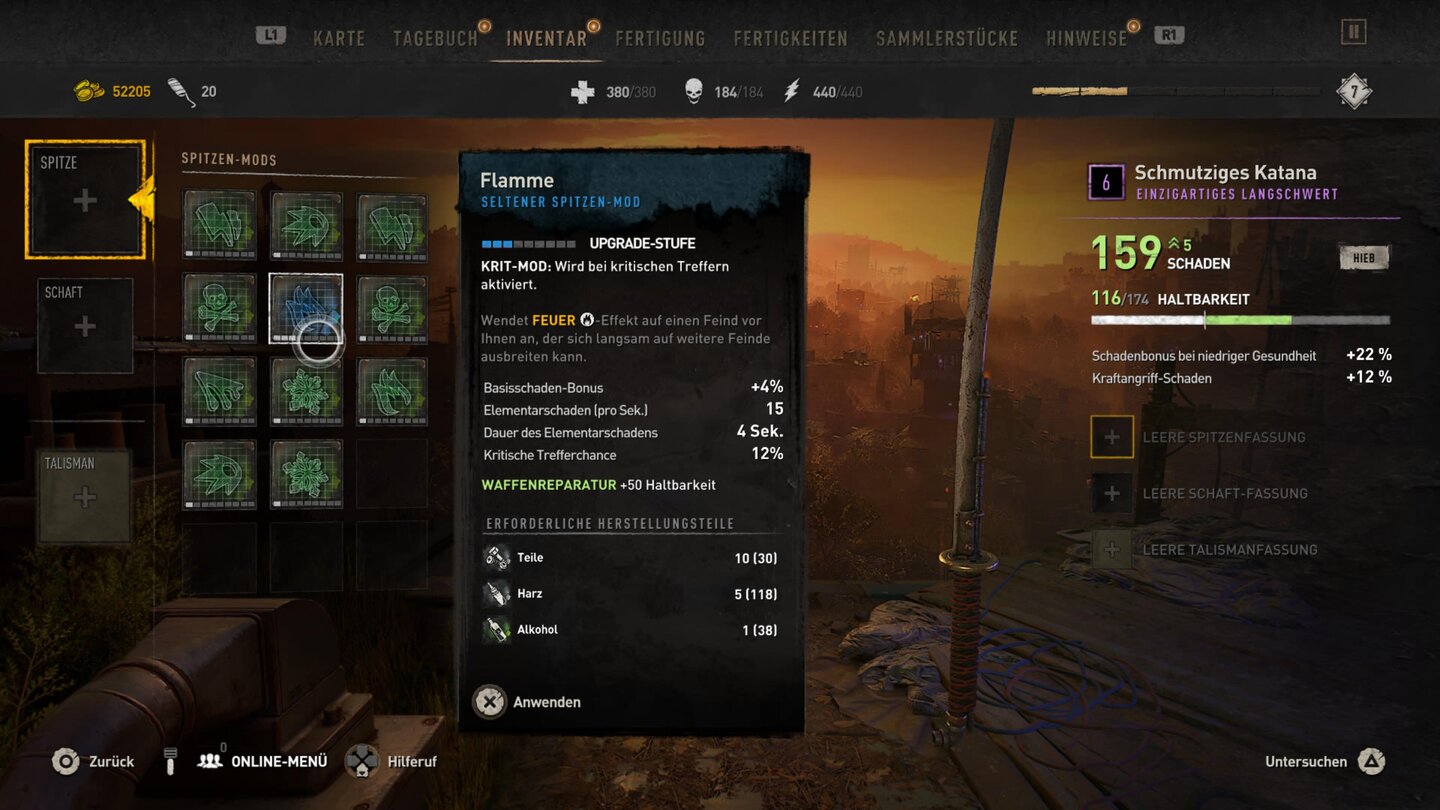Show the Fertigkeiten tab

click(x=790, y=38)
